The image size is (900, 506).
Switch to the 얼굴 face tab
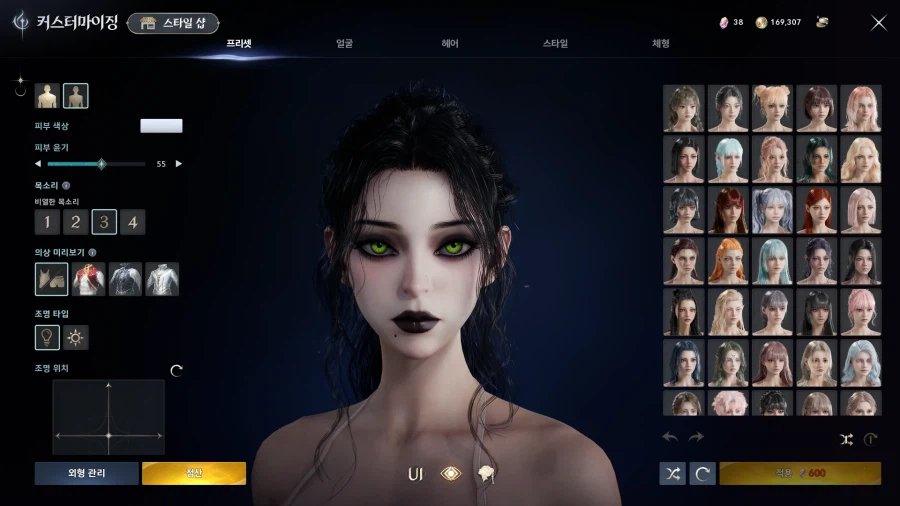(344, 44)
